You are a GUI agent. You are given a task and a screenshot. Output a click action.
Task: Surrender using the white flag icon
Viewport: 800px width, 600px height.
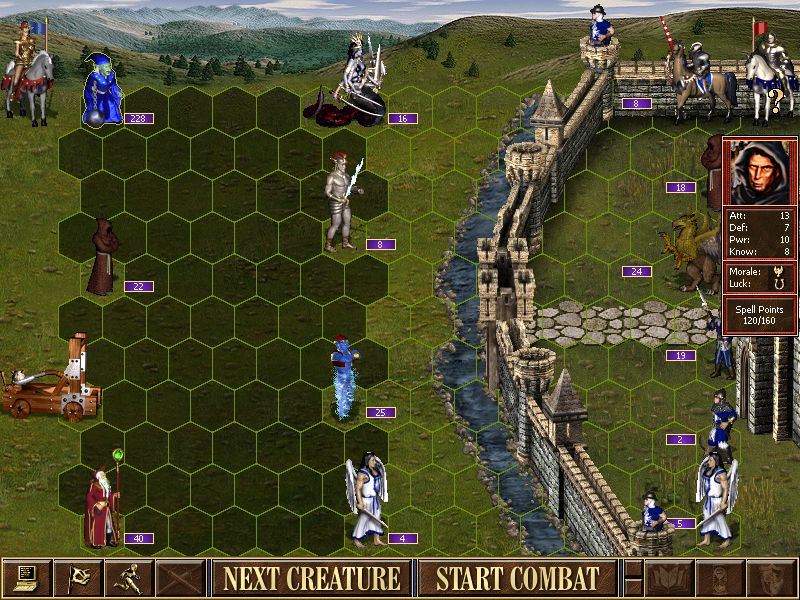[78, 577]
